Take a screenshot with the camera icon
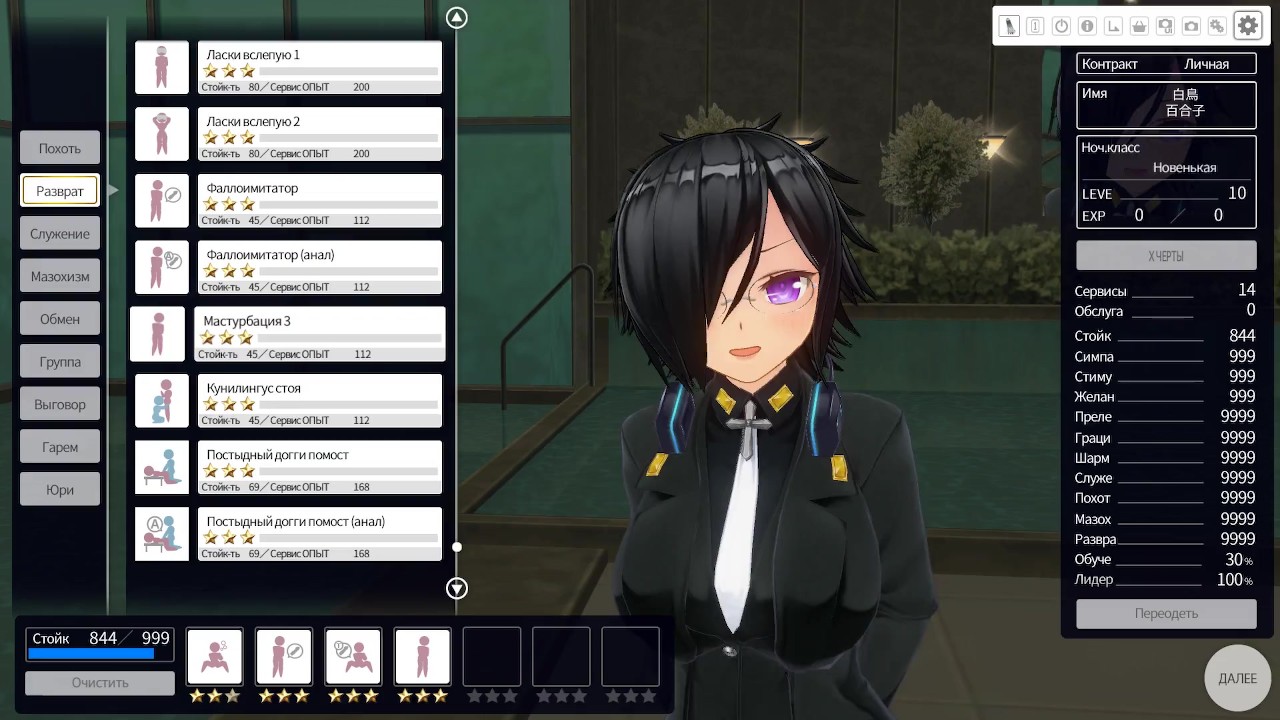Image resolution: width=1280 pixels, height=720 pixels. click(1191, 27)
